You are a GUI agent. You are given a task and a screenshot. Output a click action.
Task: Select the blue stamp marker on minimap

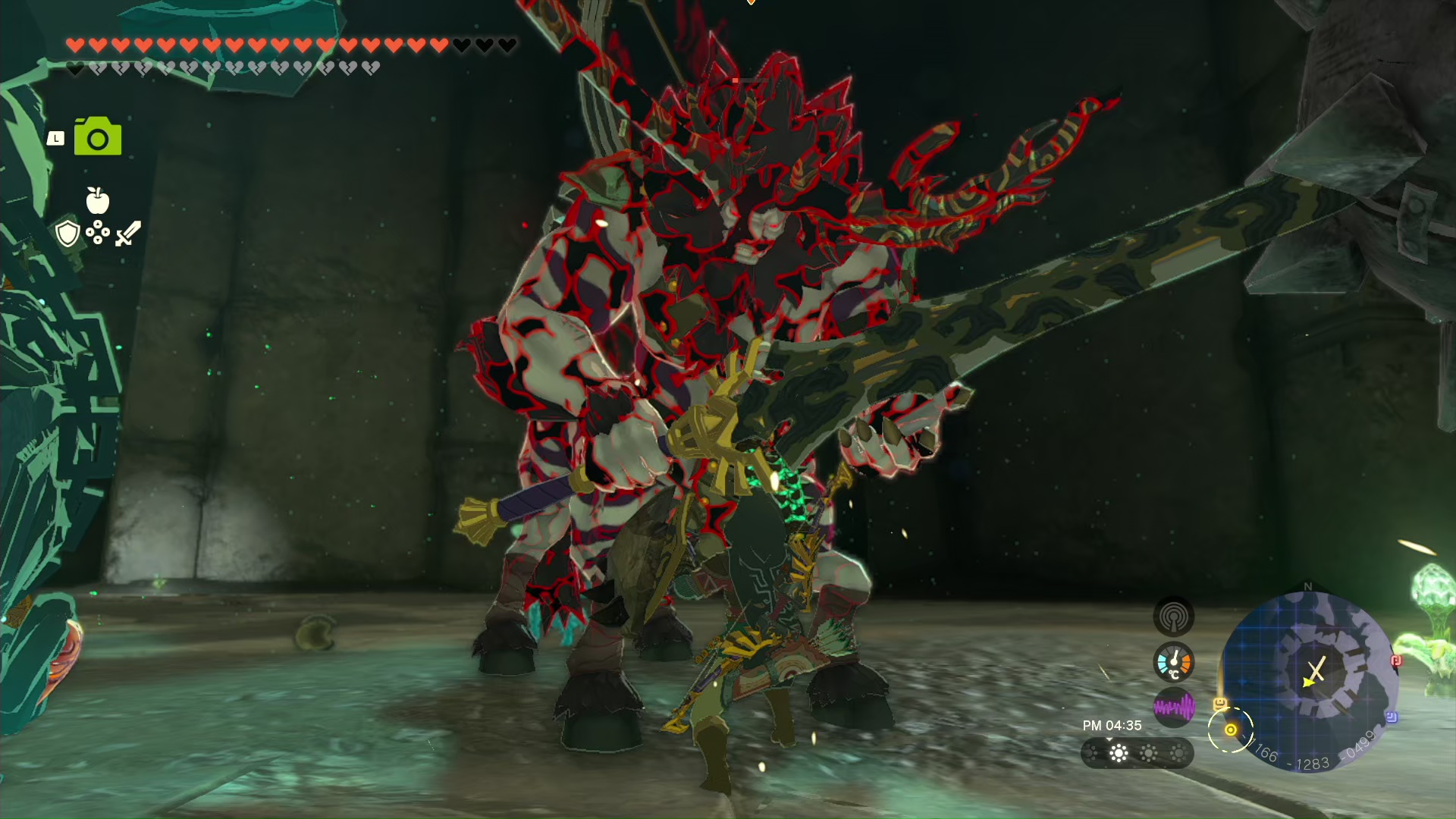pyautogui.click(x=1392, y=717)
